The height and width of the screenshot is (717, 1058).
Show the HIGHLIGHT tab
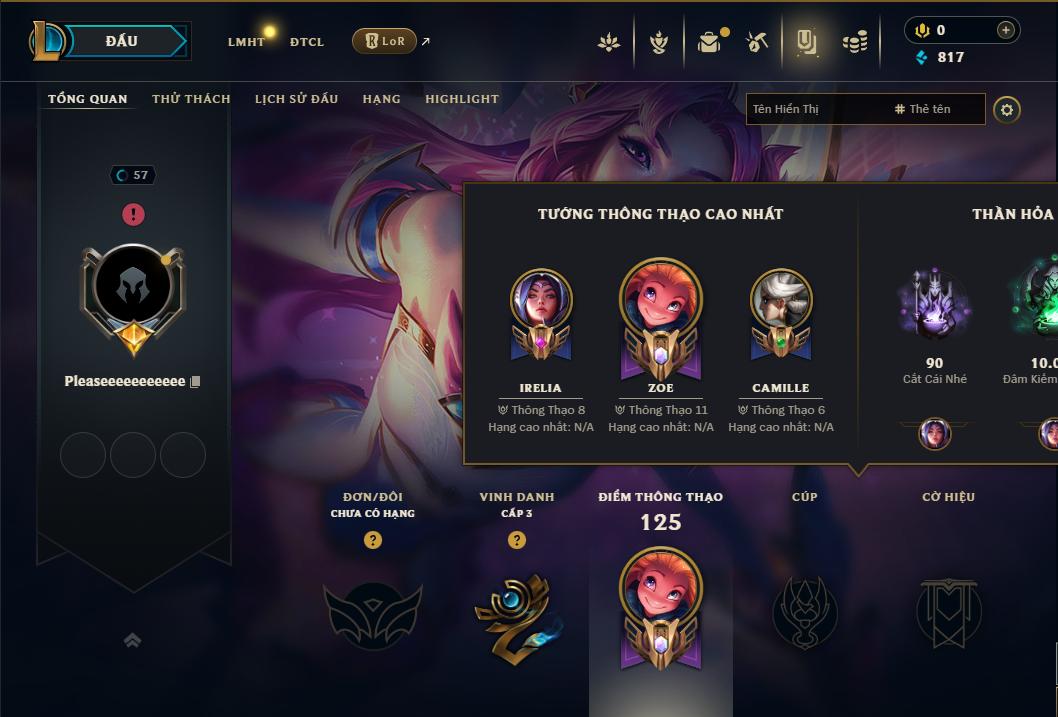pyautogui.click(x=462, y=99)
